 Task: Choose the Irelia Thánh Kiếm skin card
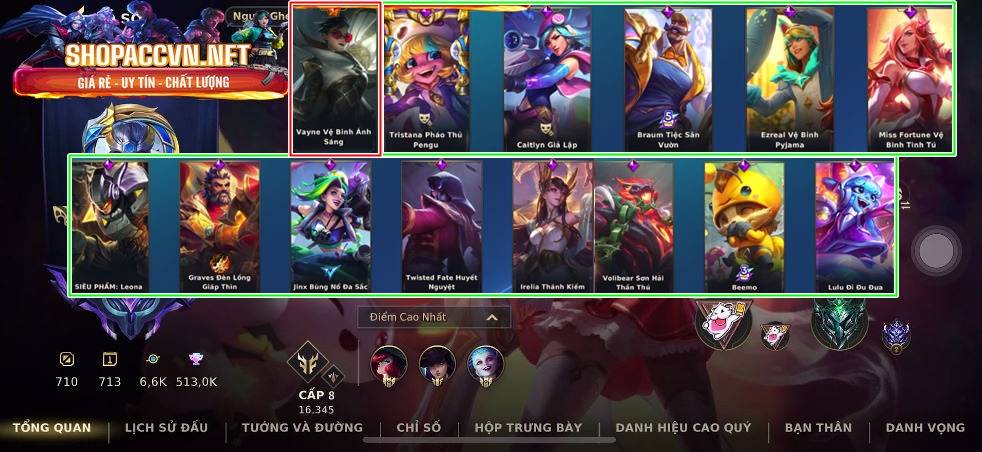pyautogui.click(x=552, y=225)
